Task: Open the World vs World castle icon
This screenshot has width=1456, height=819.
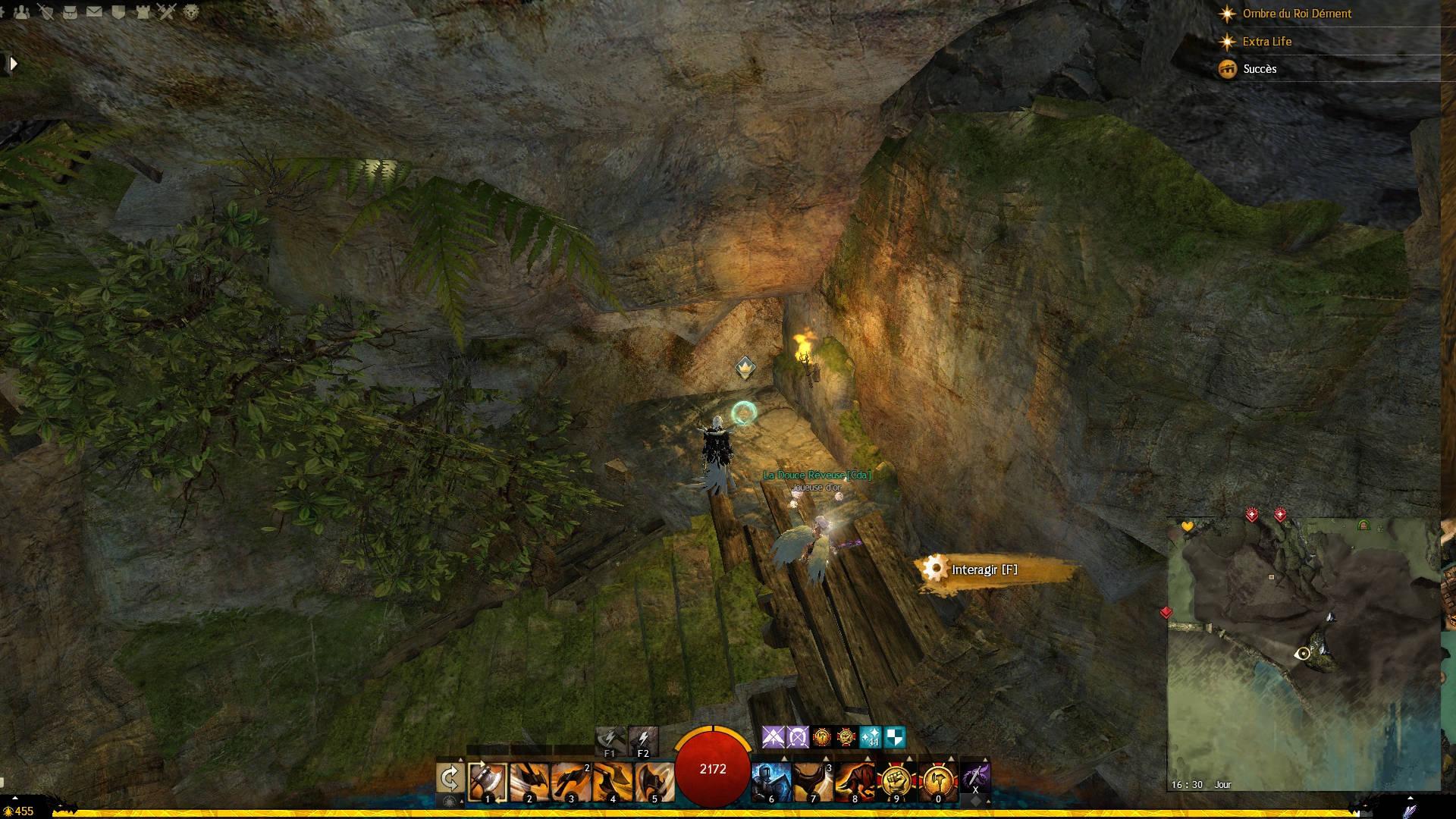Action: [x=143, y=12]
